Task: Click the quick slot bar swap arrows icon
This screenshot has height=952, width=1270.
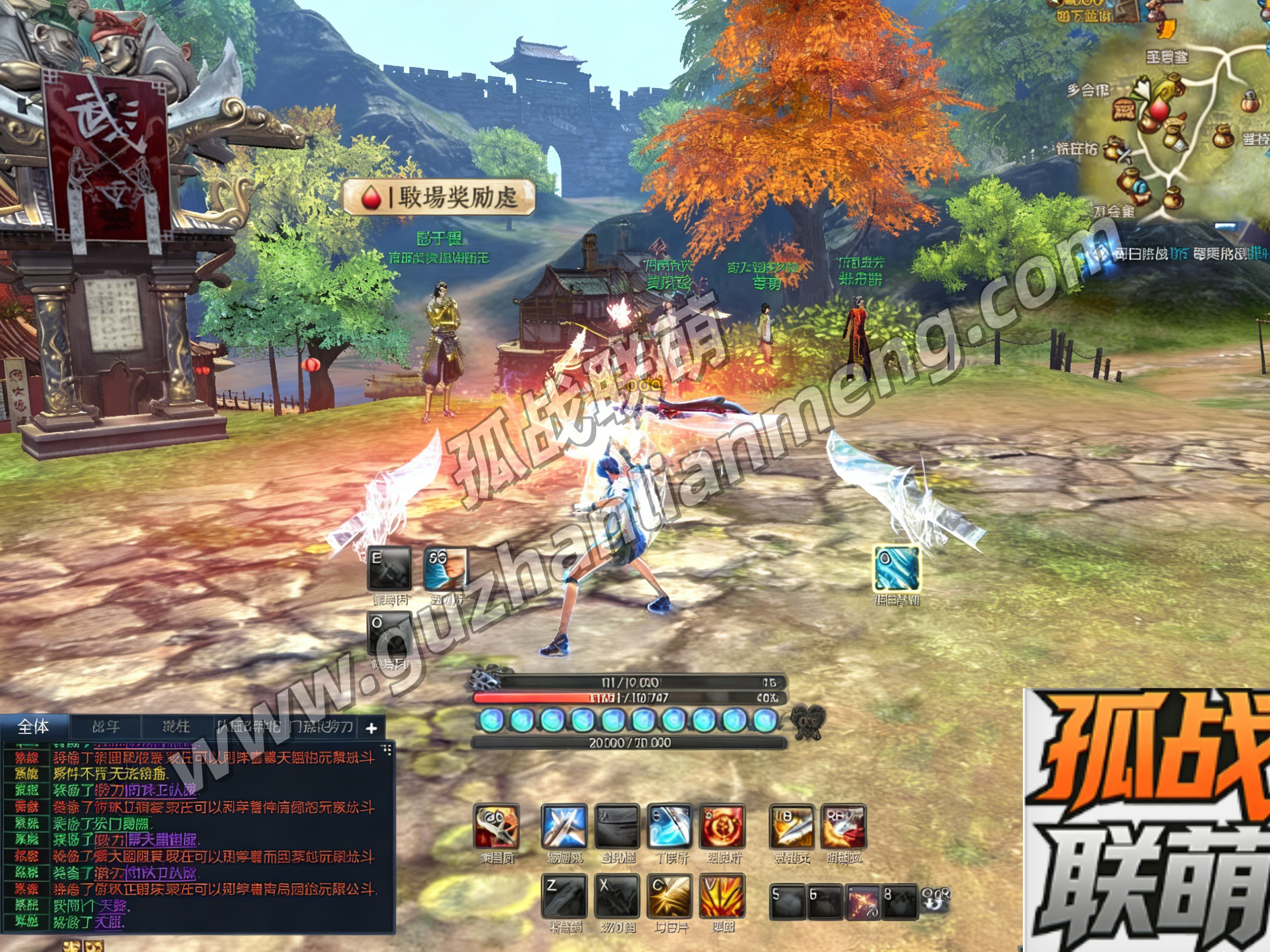Action: pyautogui.click(x=935, y=900)
